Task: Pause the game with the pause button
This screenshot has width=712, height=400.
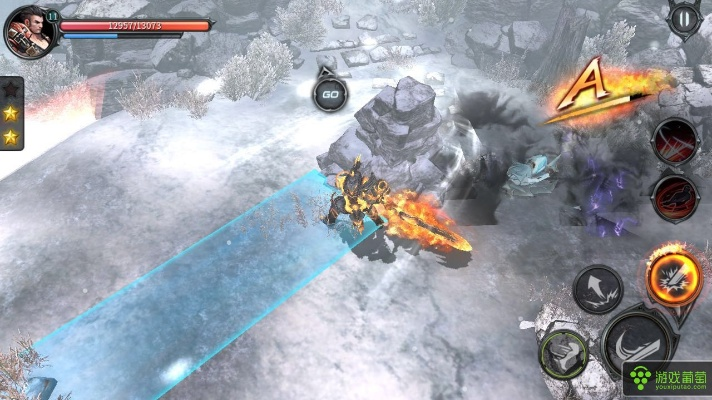Action: pyautogui.click(x=684, y=17)
